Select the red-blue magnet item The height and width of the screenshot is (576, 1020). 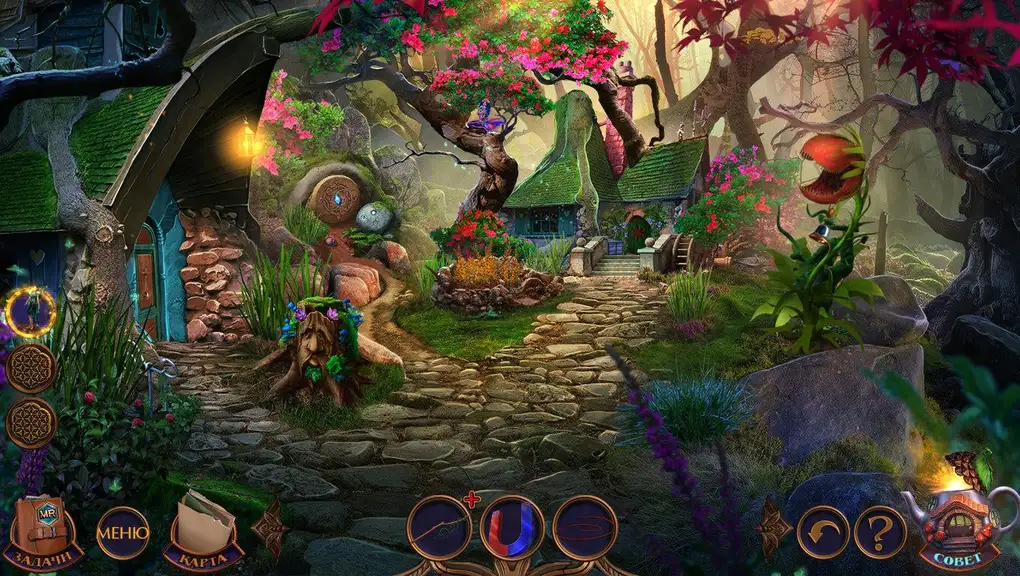512,528
